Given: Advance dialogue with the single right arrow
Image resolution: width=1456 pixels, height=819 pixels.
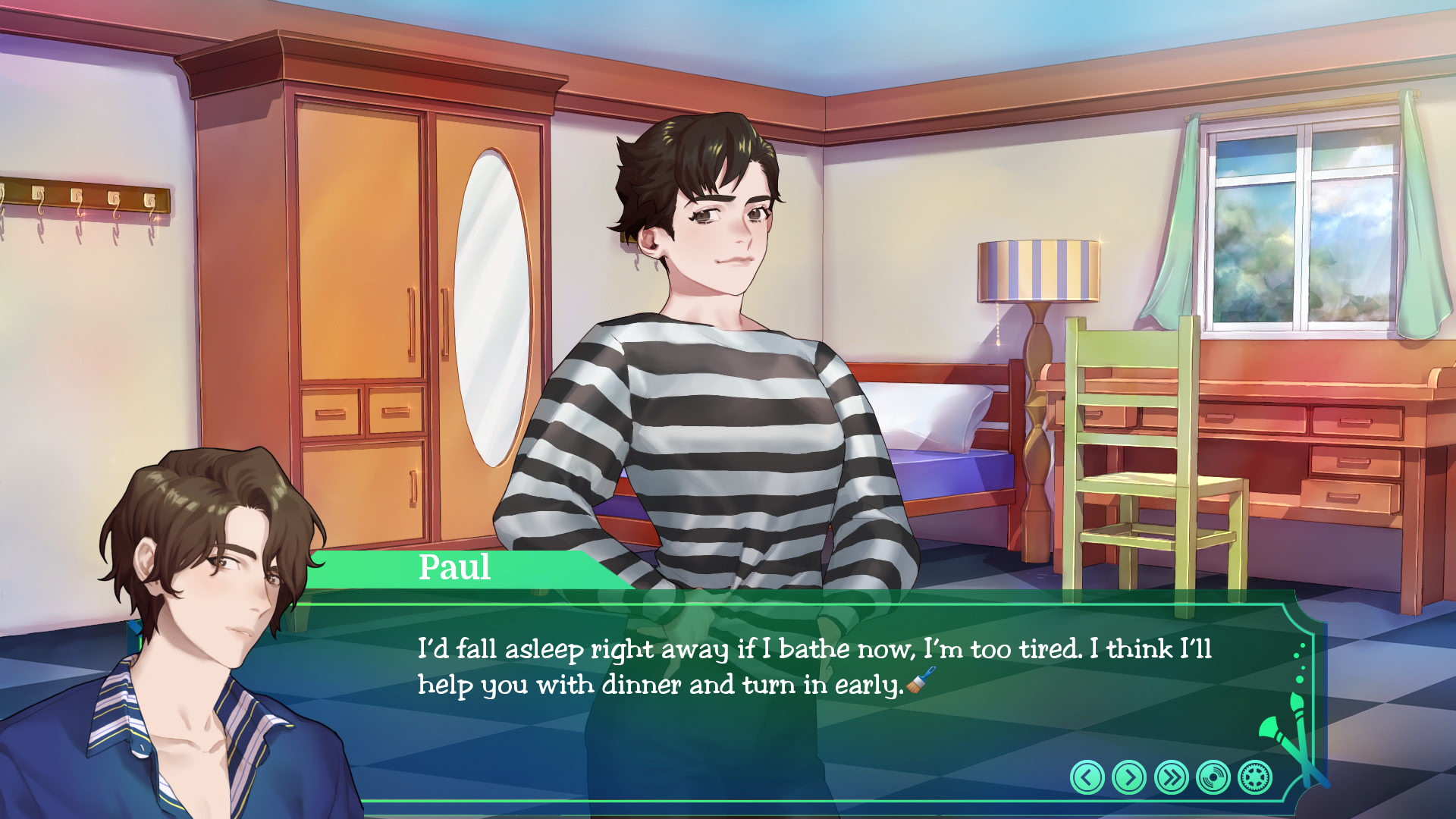Looking at the screenshot, I should point(1128,777).
